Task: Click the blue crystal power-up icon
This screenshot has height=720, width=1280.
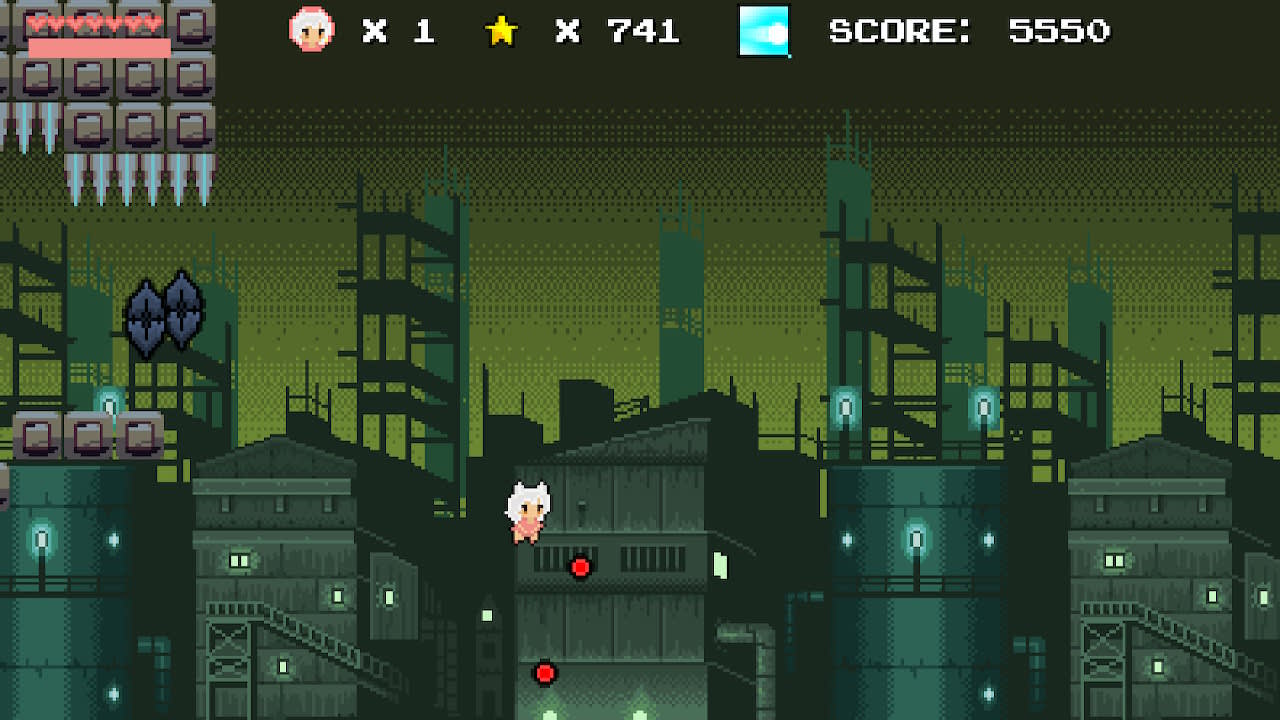Action: coord(765,31)
